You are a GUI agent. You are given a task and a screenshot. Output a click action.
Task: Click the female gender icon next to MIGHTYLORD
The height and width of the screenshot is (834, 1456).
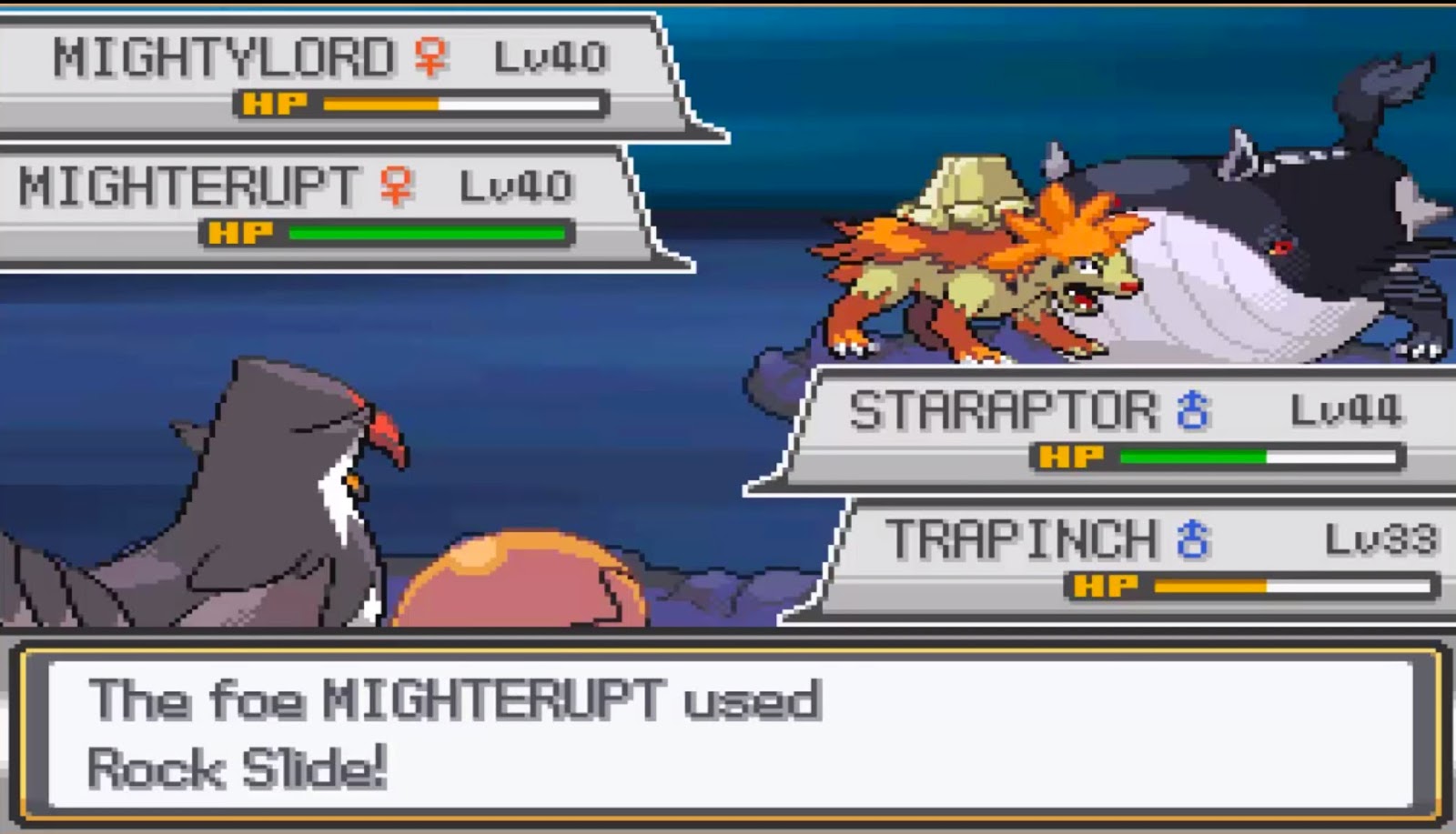pos(430,57)
